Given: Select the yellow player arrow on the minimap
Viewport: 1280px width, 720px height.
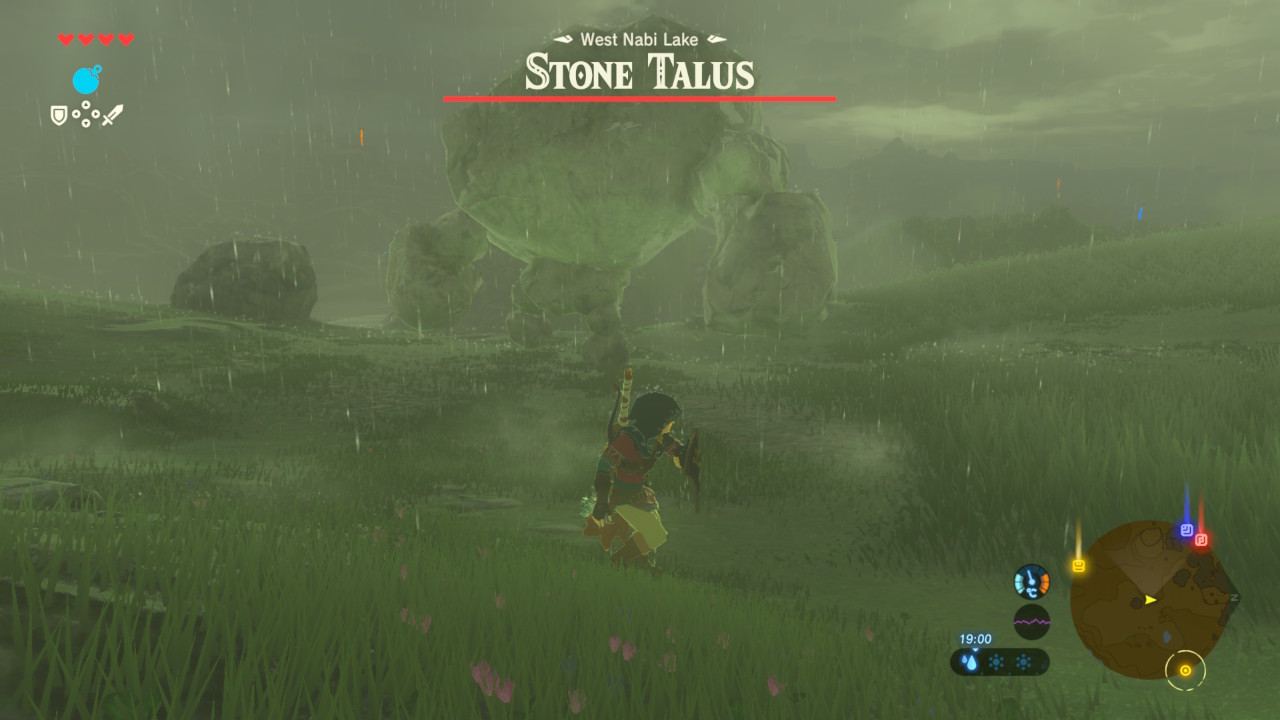Looking at the screenshot, I should point(1150,600).
